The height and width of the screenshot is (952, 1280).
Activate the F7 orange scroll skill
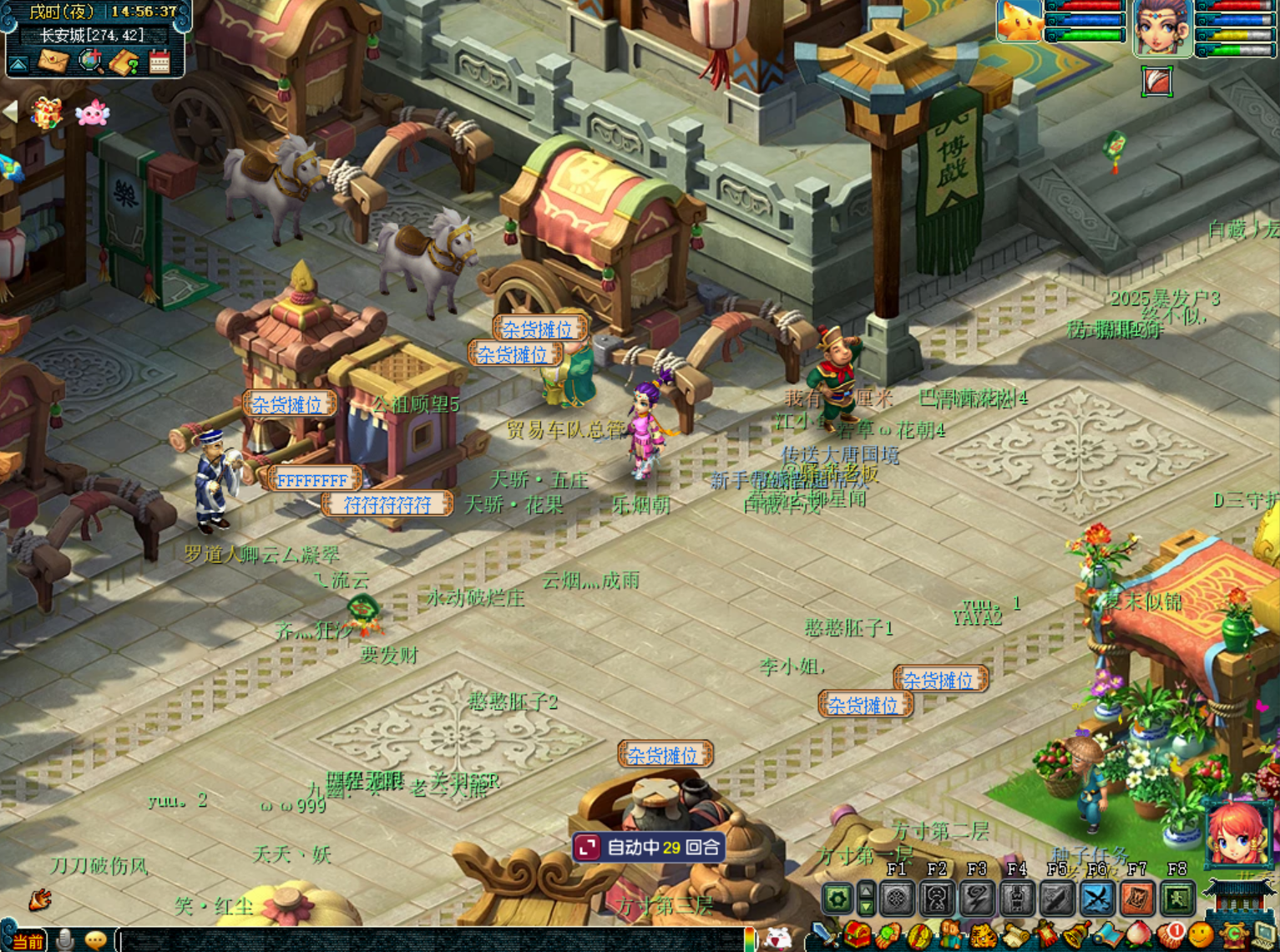(1136, 899)
